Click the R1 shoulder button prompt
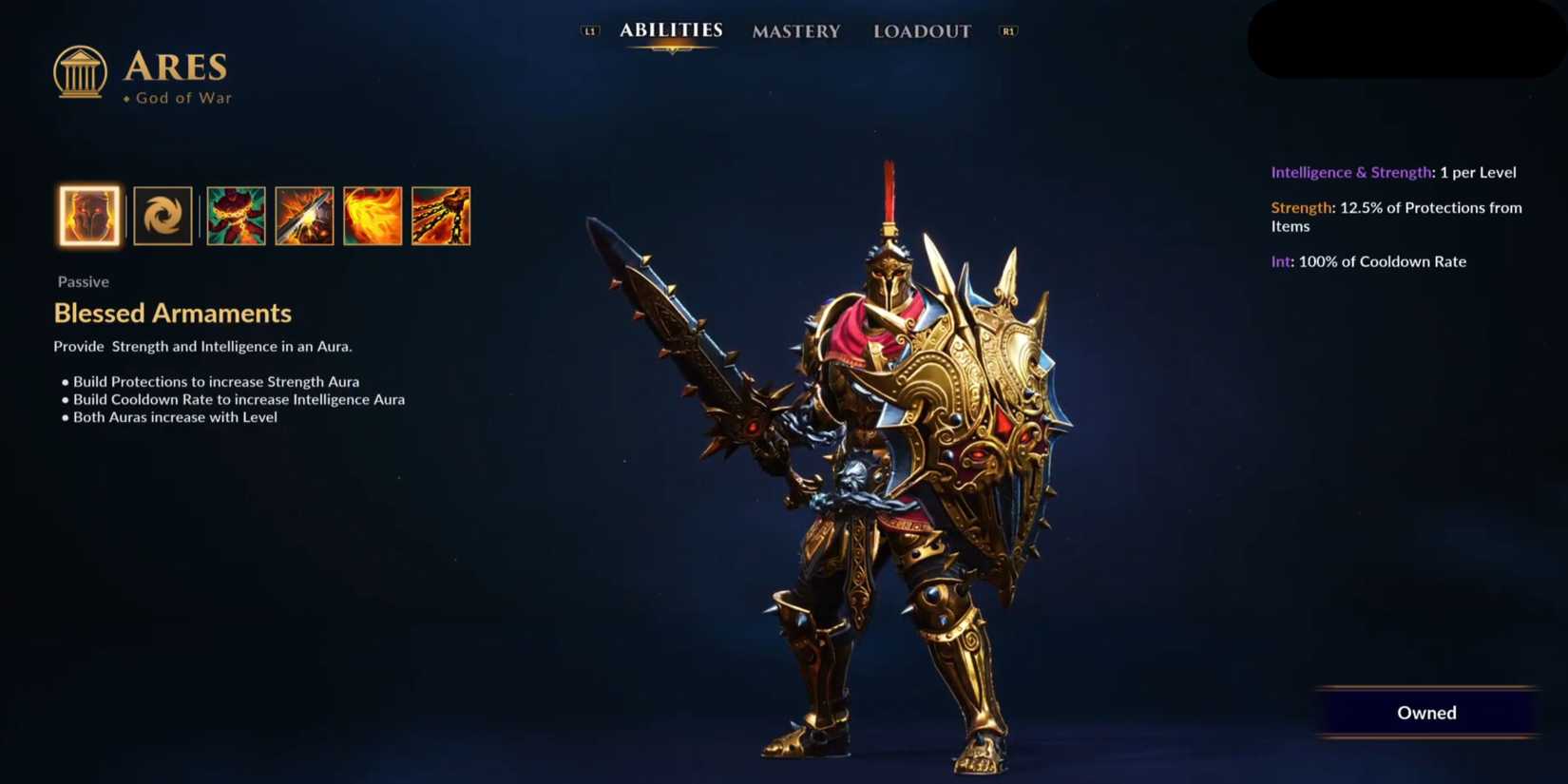The width and height of the screenshot is (1568, 784). coord(1007,29)
